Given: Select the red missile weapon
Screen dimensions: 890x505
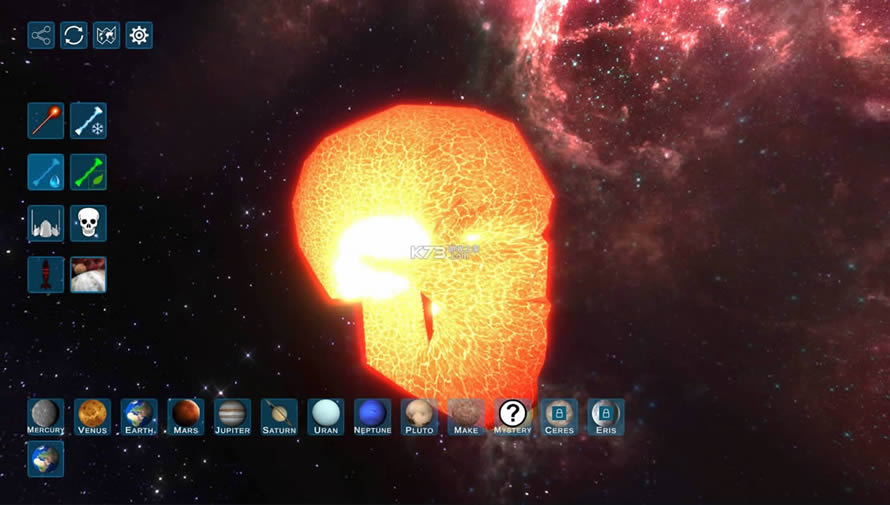Looking at the screenshot, I should [46, 275].
